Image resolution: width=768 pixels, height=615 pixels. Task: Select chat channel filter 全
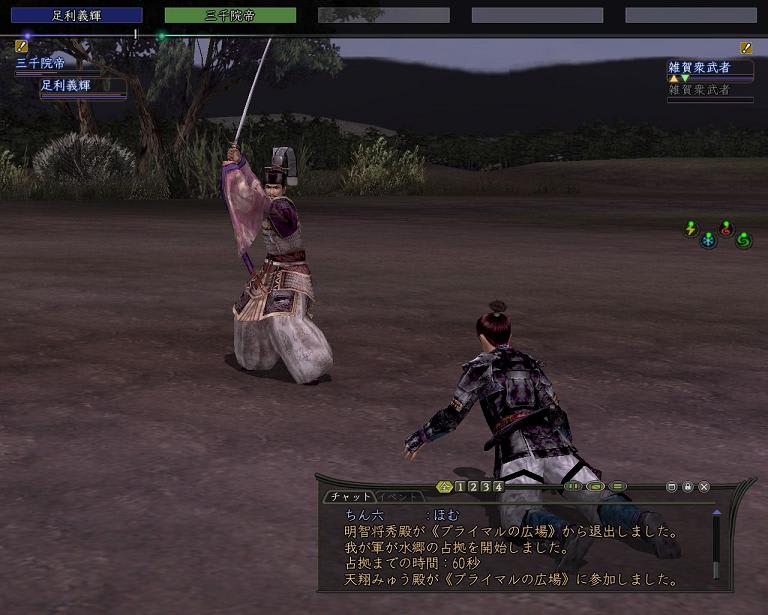(x=445, y=487)
